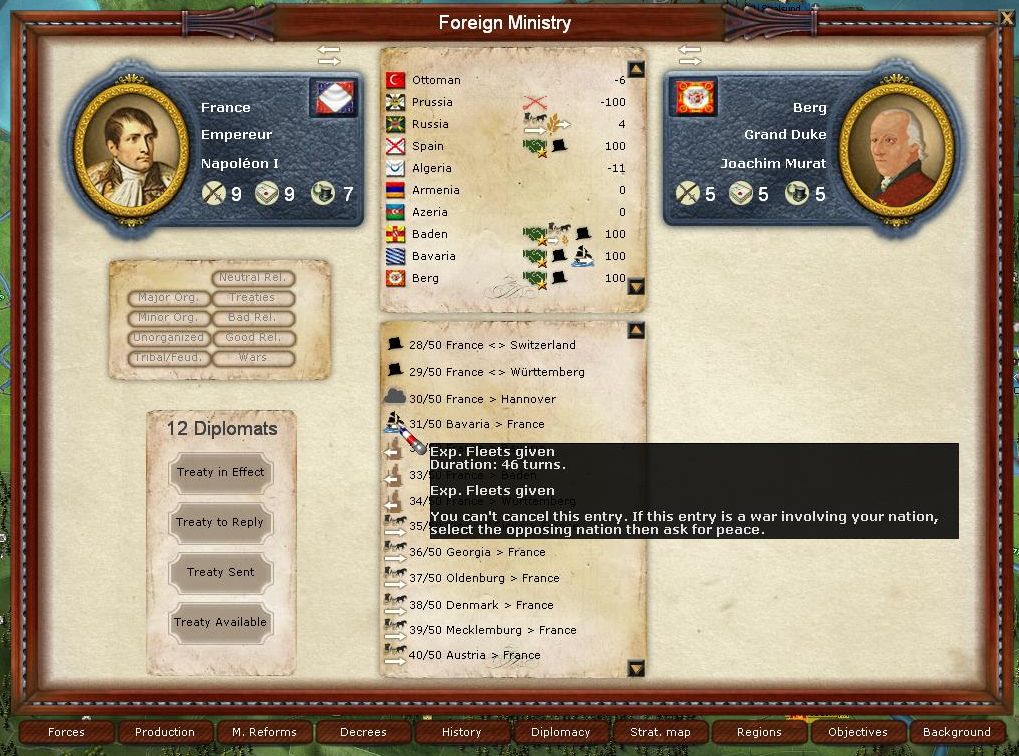The width and height of the screenshot is (1019, 756).
Task: Toggle the Wars filter
Action: click(253, 358)
